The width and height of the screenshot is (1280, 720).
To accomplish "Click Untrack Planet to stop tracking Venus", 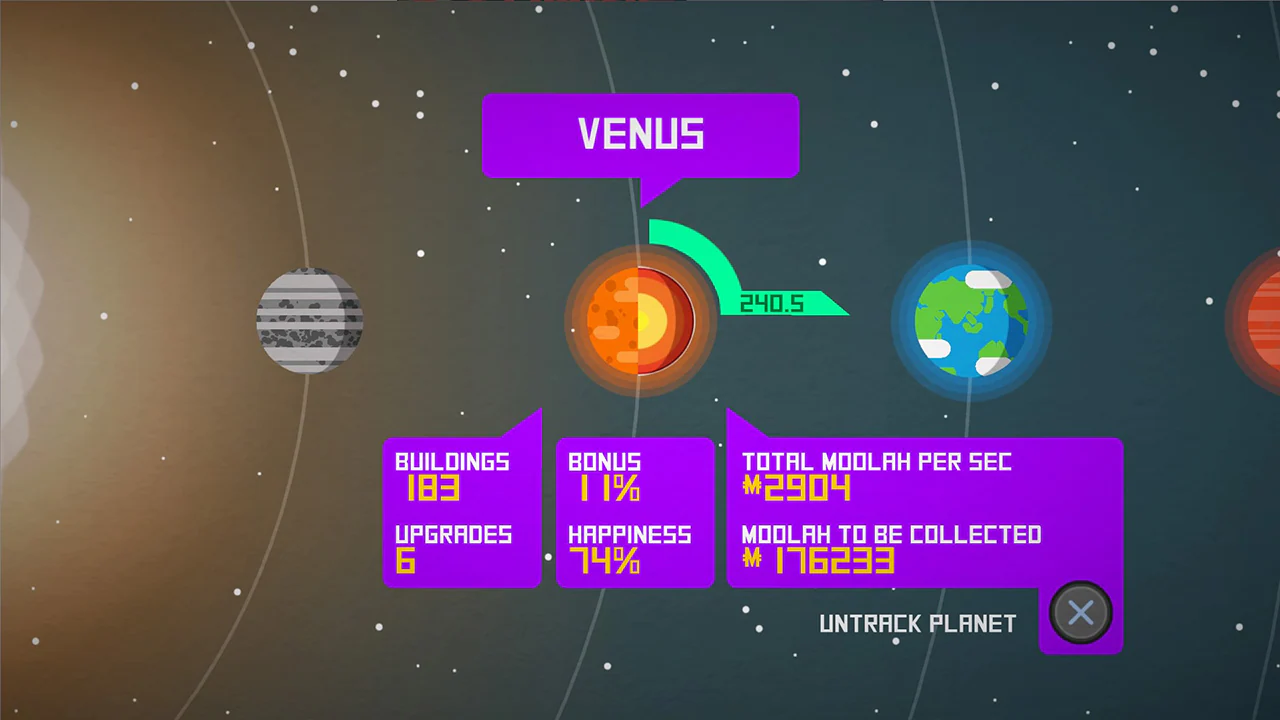I will click(917, 623).
